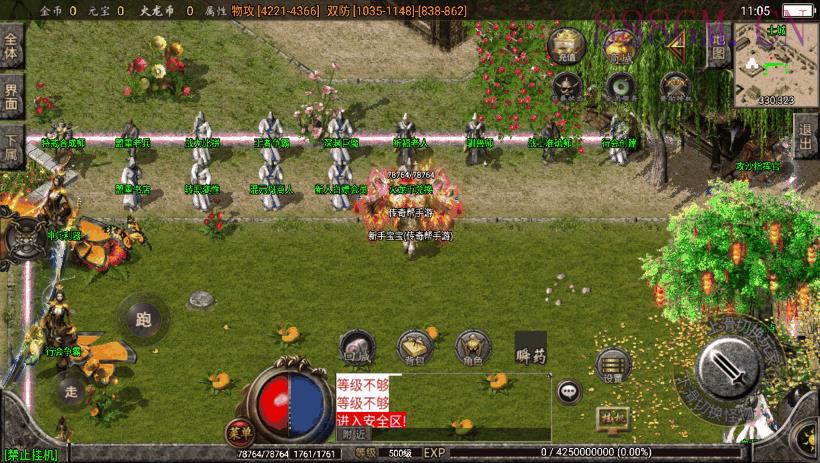The height and width of the screenshot is (463, 820).
Task: Open the 商城 shop gold bag icon
Action: click(x=620, y=46)
